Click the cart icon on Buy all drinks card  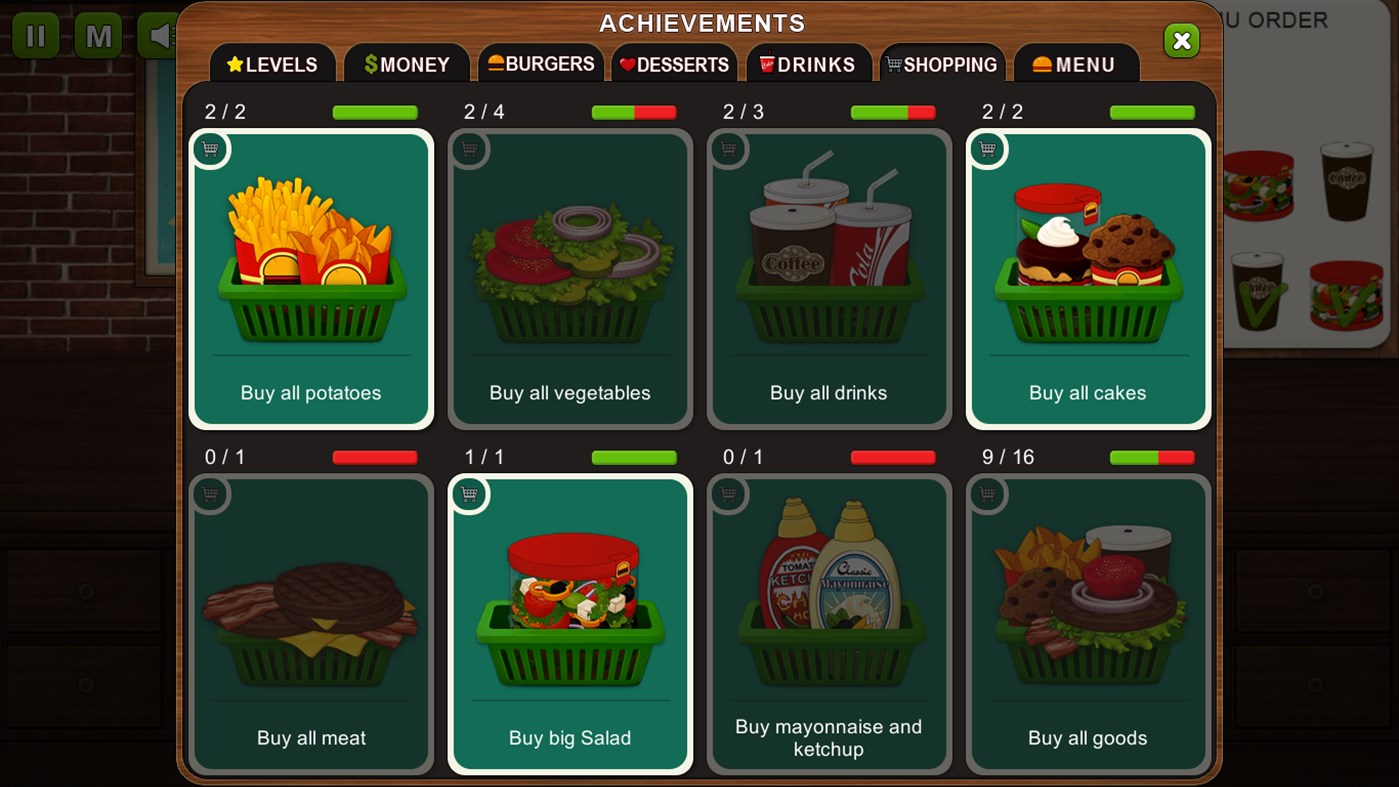729,148
